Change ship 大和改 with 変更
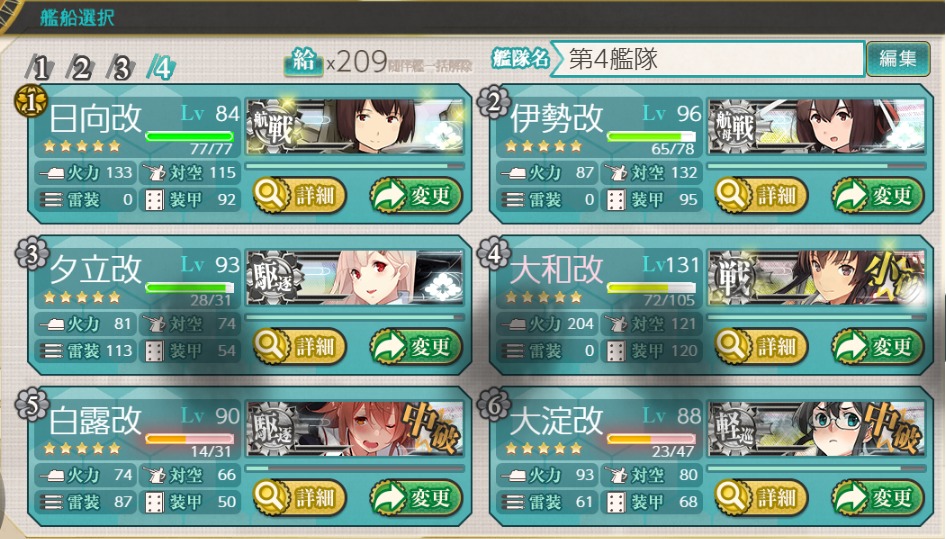The height and width of the screenshot is (539, 946). pyautogui.click(x=878, y=347)
